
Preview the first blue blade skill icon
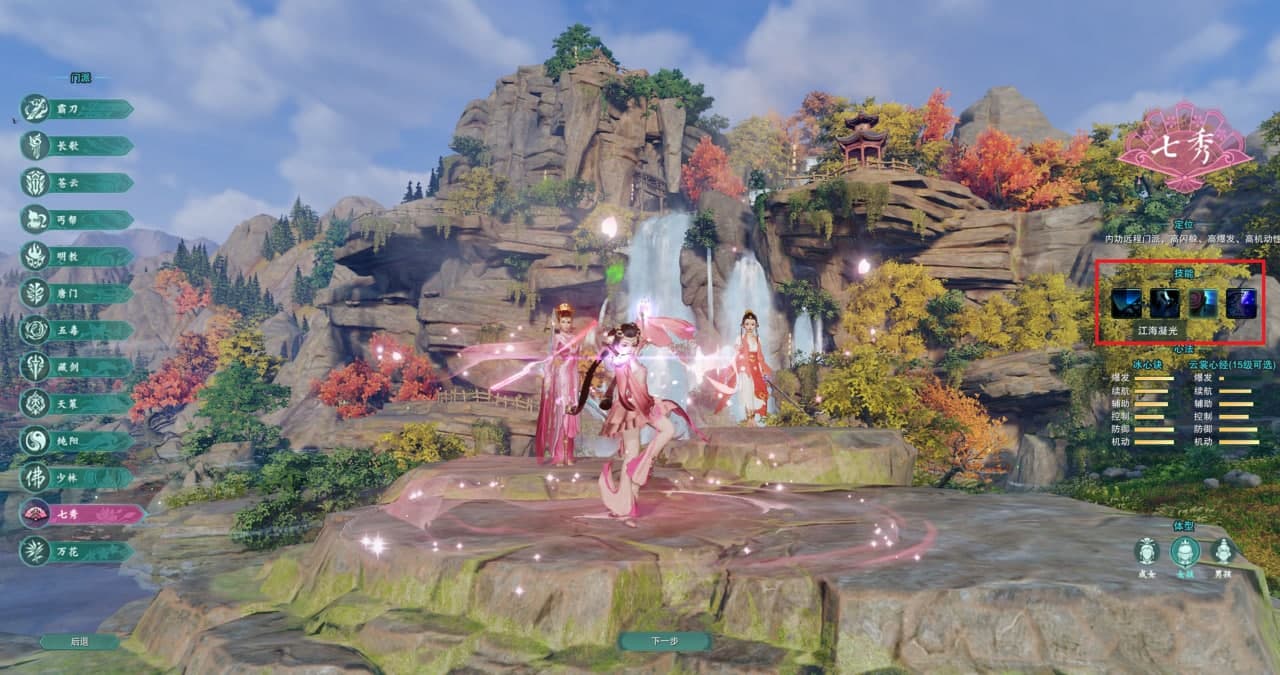pyautogui.click(x=1126, y=303)
